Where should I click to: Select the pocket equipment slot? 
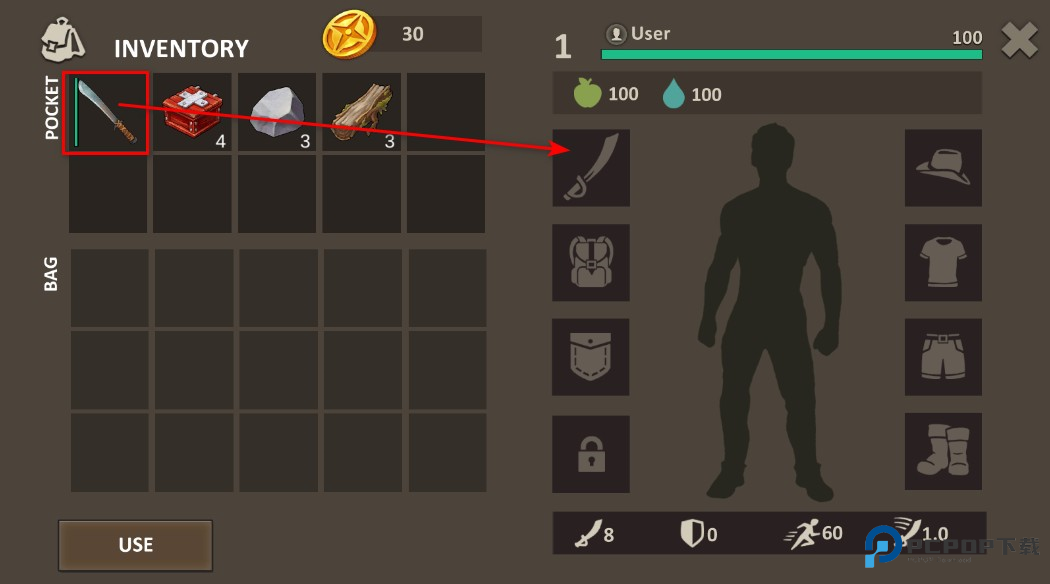(591, 357)
